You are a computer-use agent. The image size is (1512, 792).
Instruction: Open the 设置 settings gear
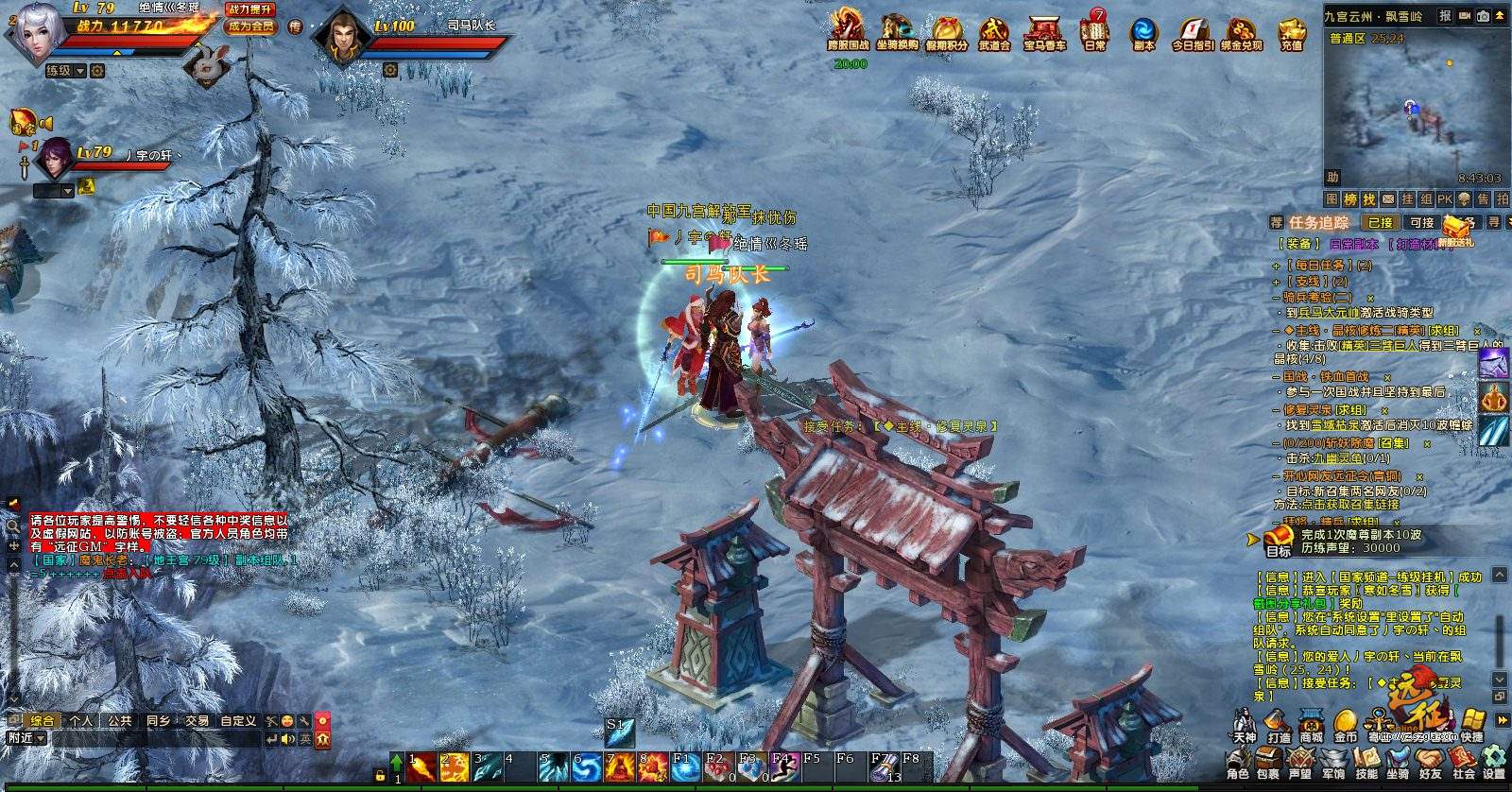(x=1494, y=762)
